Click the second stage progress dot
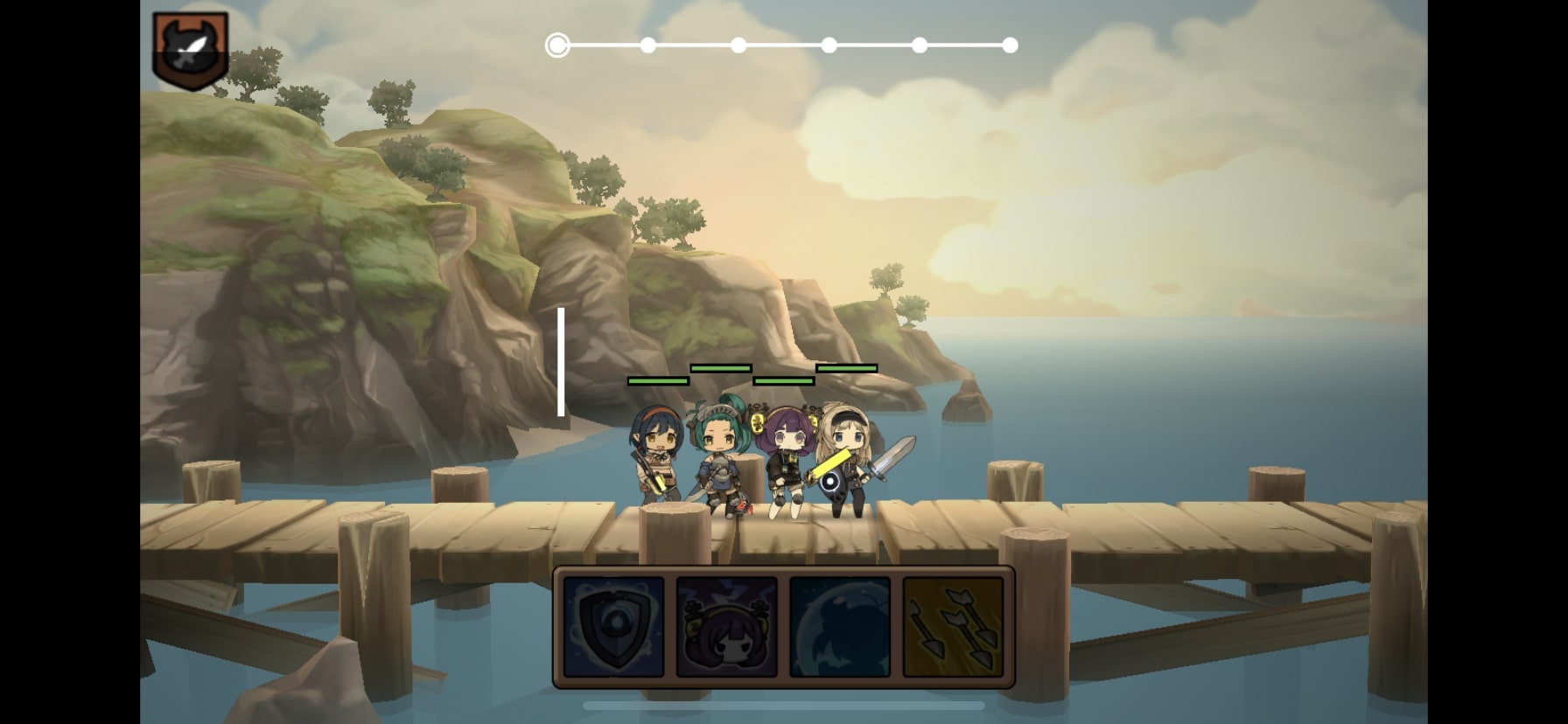The image size is (1568, 724). (647, 45)
